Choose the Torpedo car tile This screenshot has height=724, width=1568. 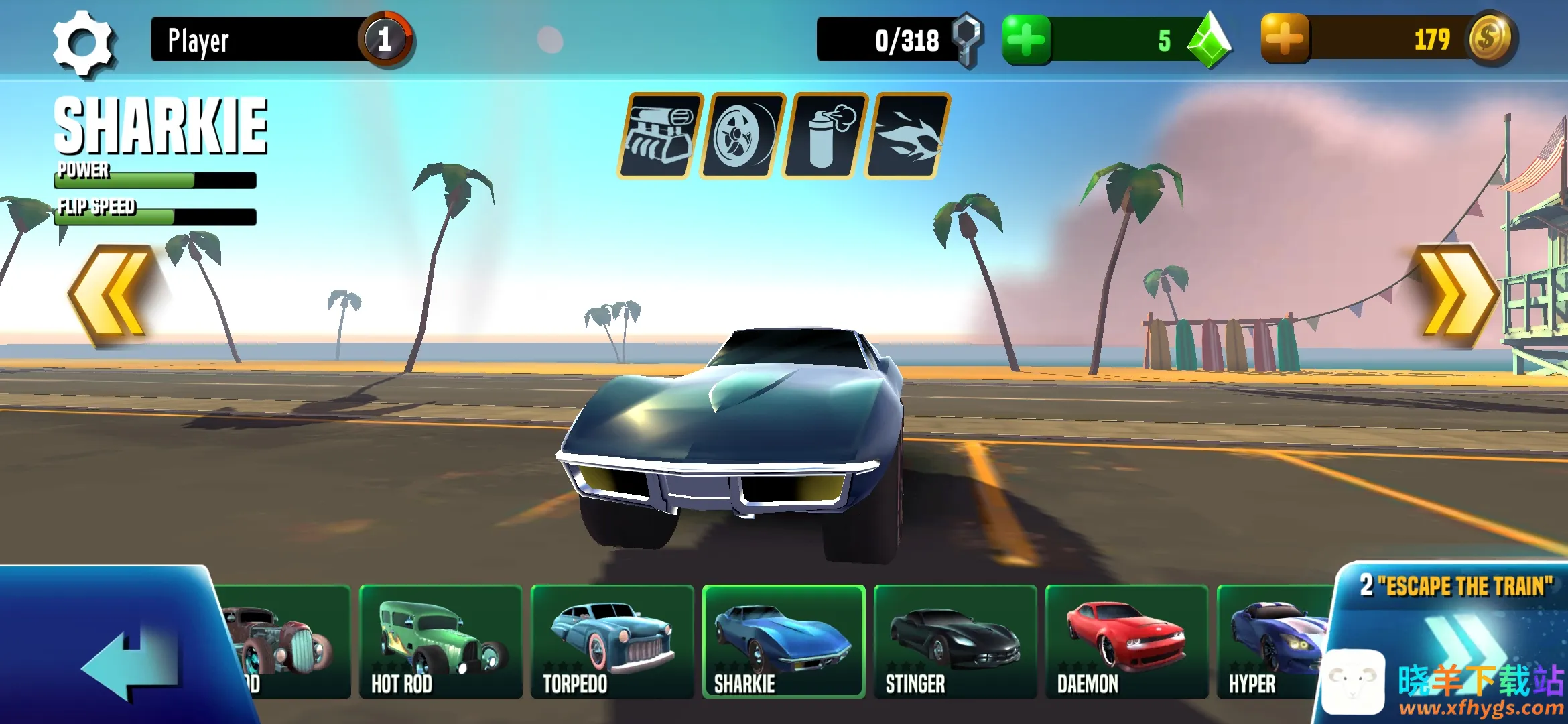point(612,642)
